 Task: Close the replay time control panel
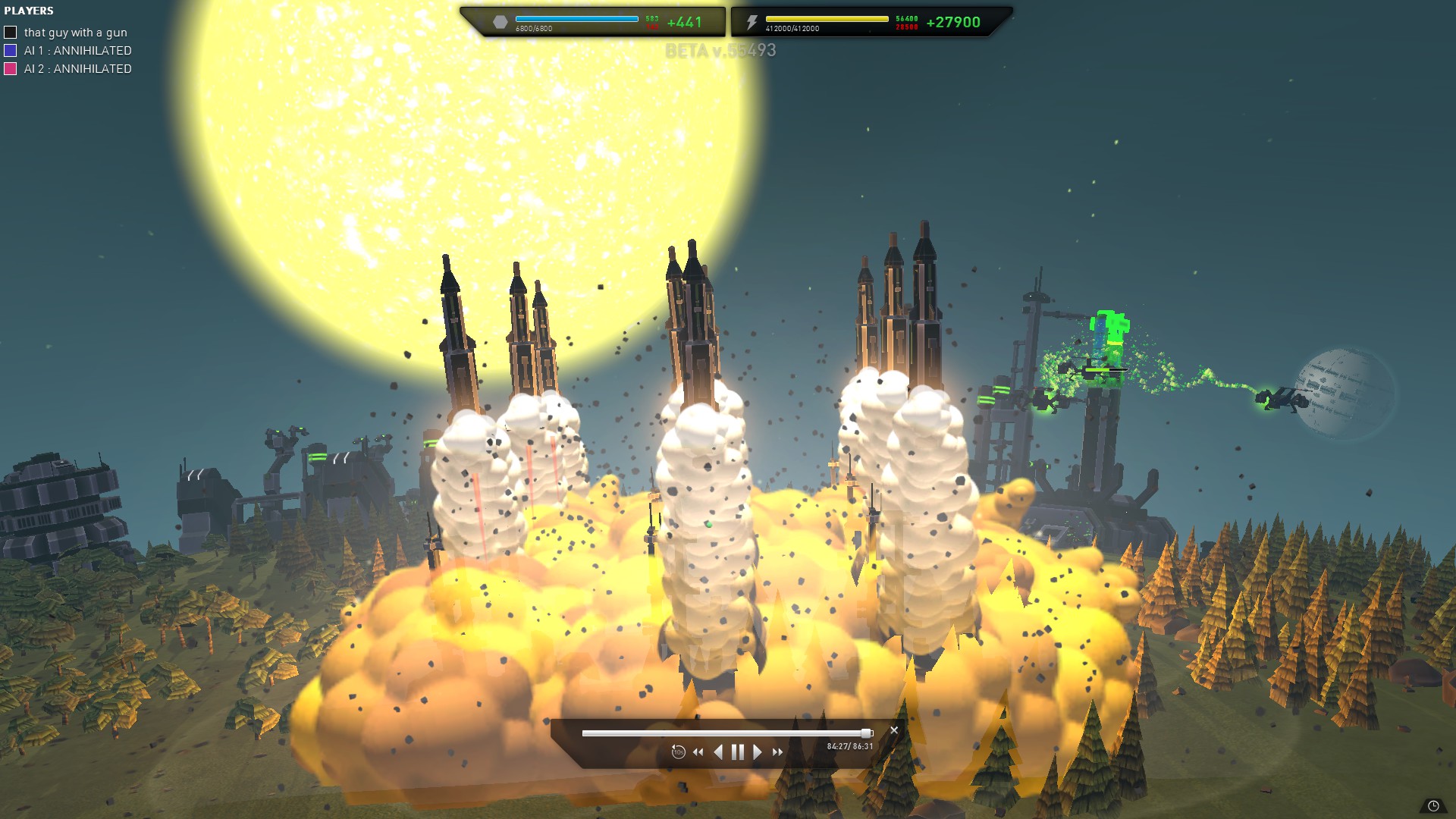click(x=894, y=730)
